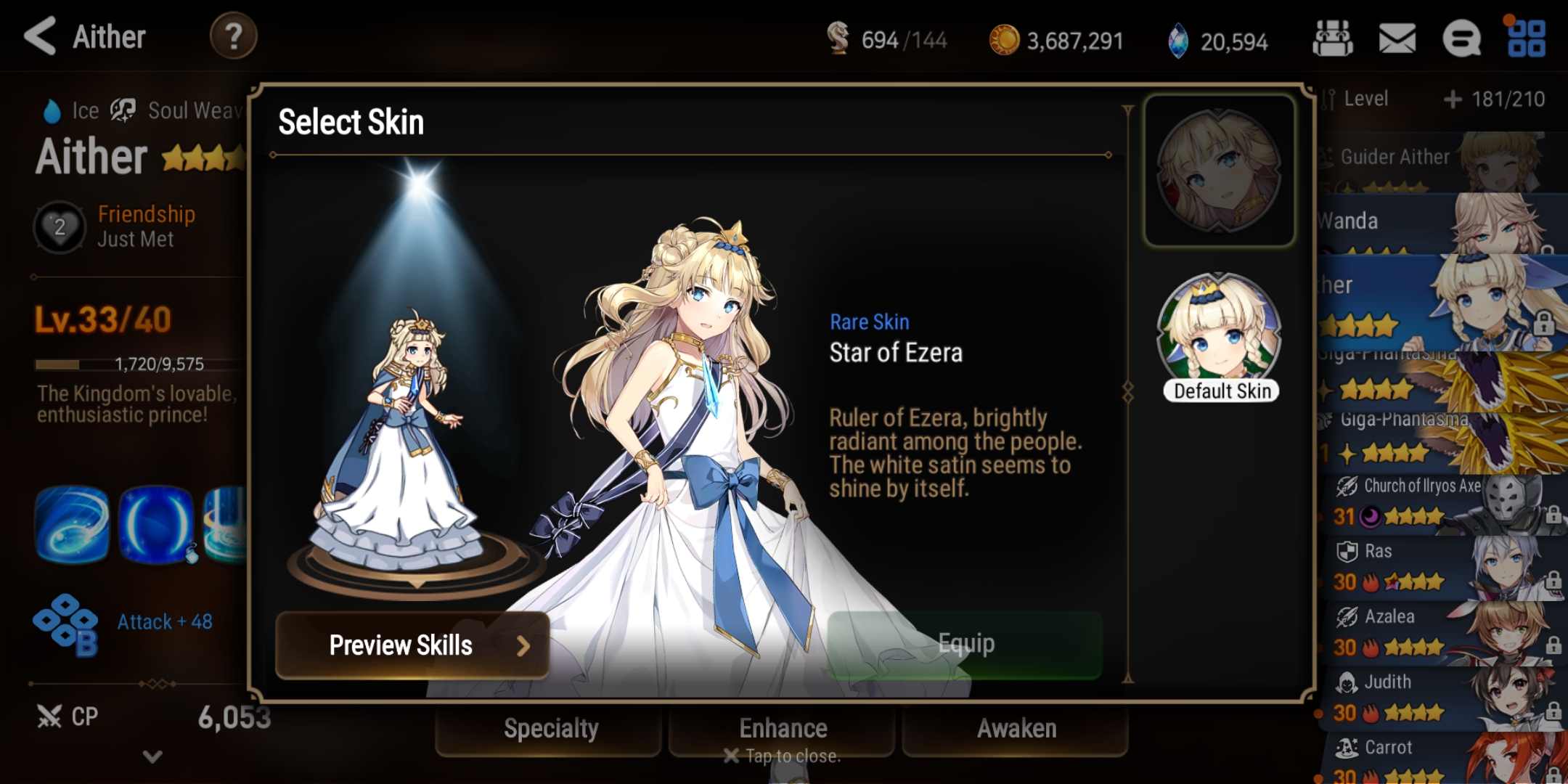
Task: Open the blue grid main menu
Action: pyautogui.click(x=1526, y=38)
